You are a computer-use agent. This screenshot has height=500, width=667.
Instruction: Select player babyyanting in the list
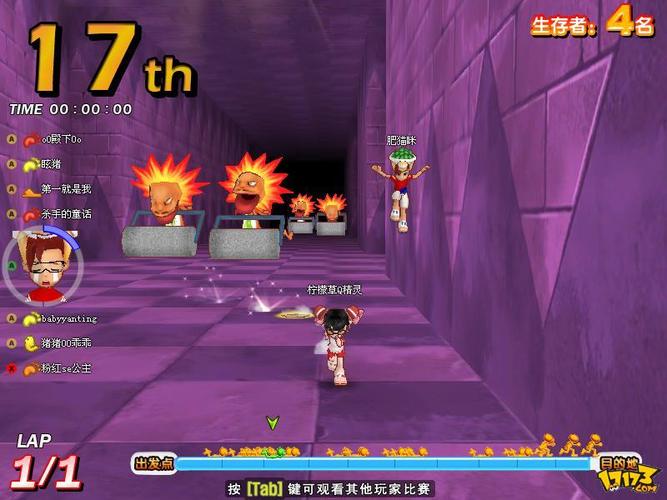click(x=68, y=318)
